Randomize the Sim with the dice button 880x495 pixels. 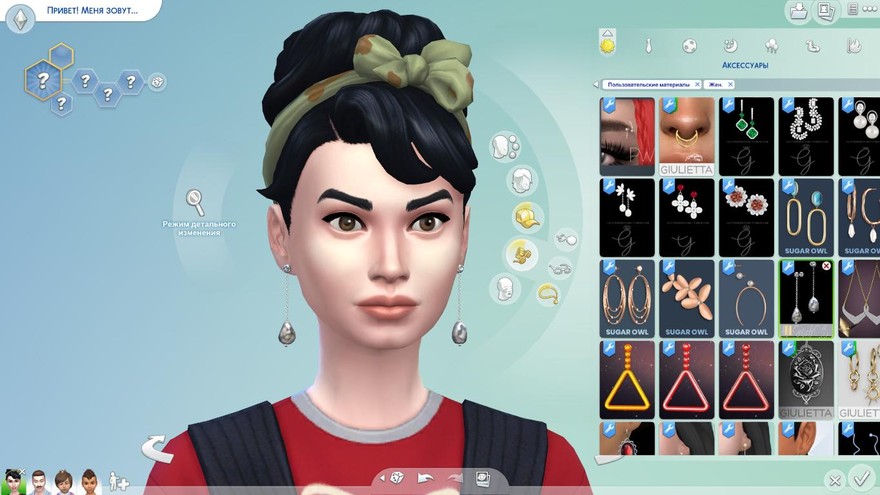(x=397, y=478)
